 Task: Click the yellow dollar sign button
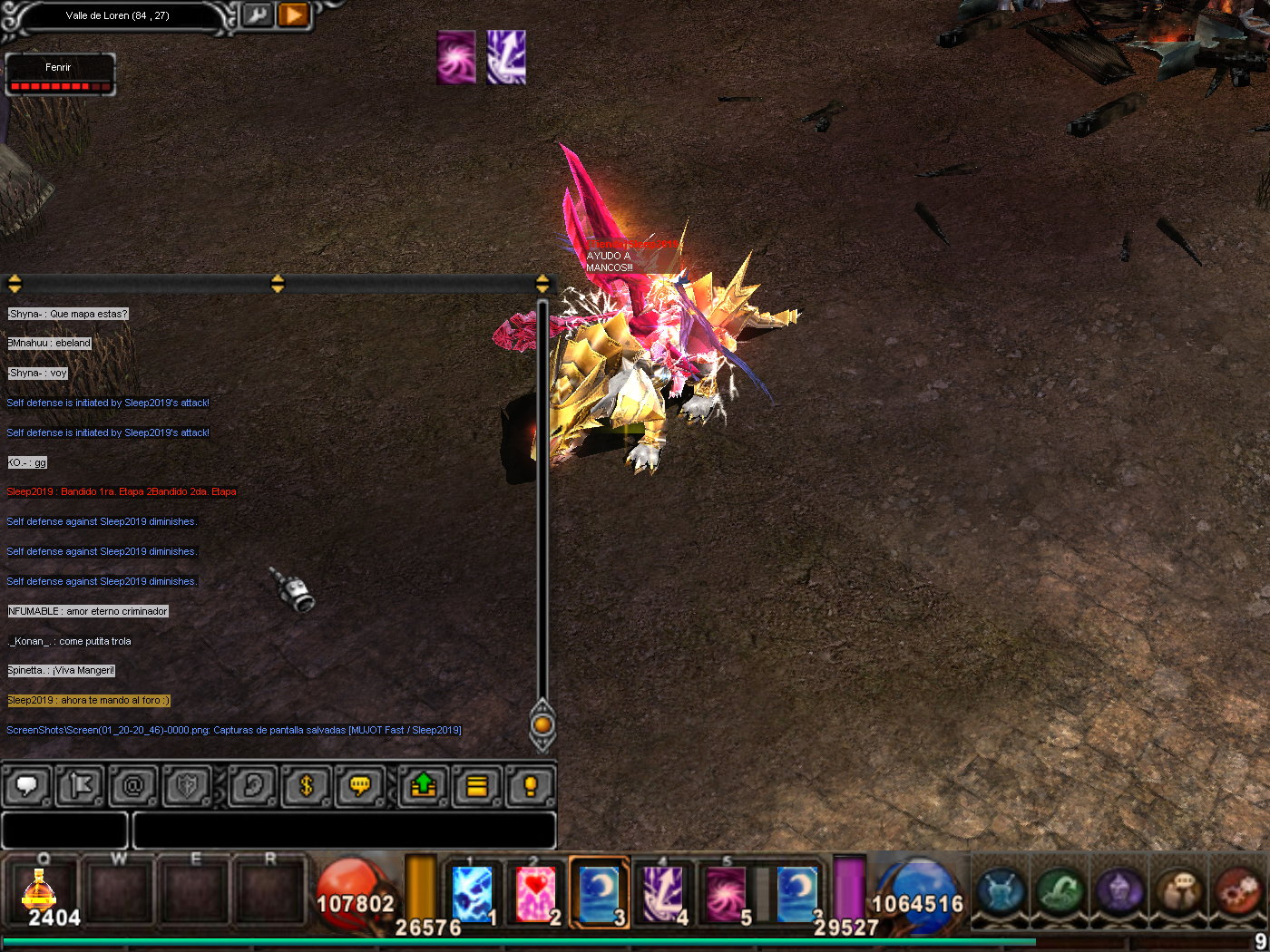pyautogui.click(x=307, y=785)
